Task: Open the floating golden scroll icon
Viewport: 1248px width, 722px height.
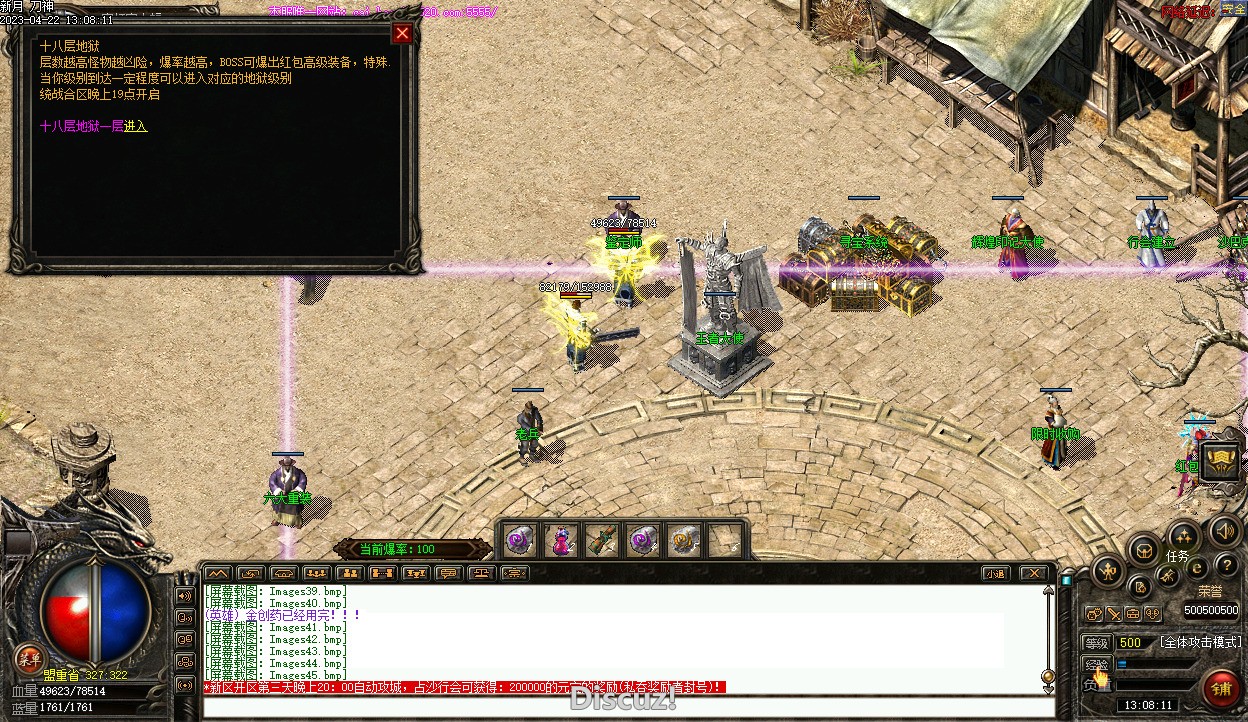Action: [x=1220, y=461]
